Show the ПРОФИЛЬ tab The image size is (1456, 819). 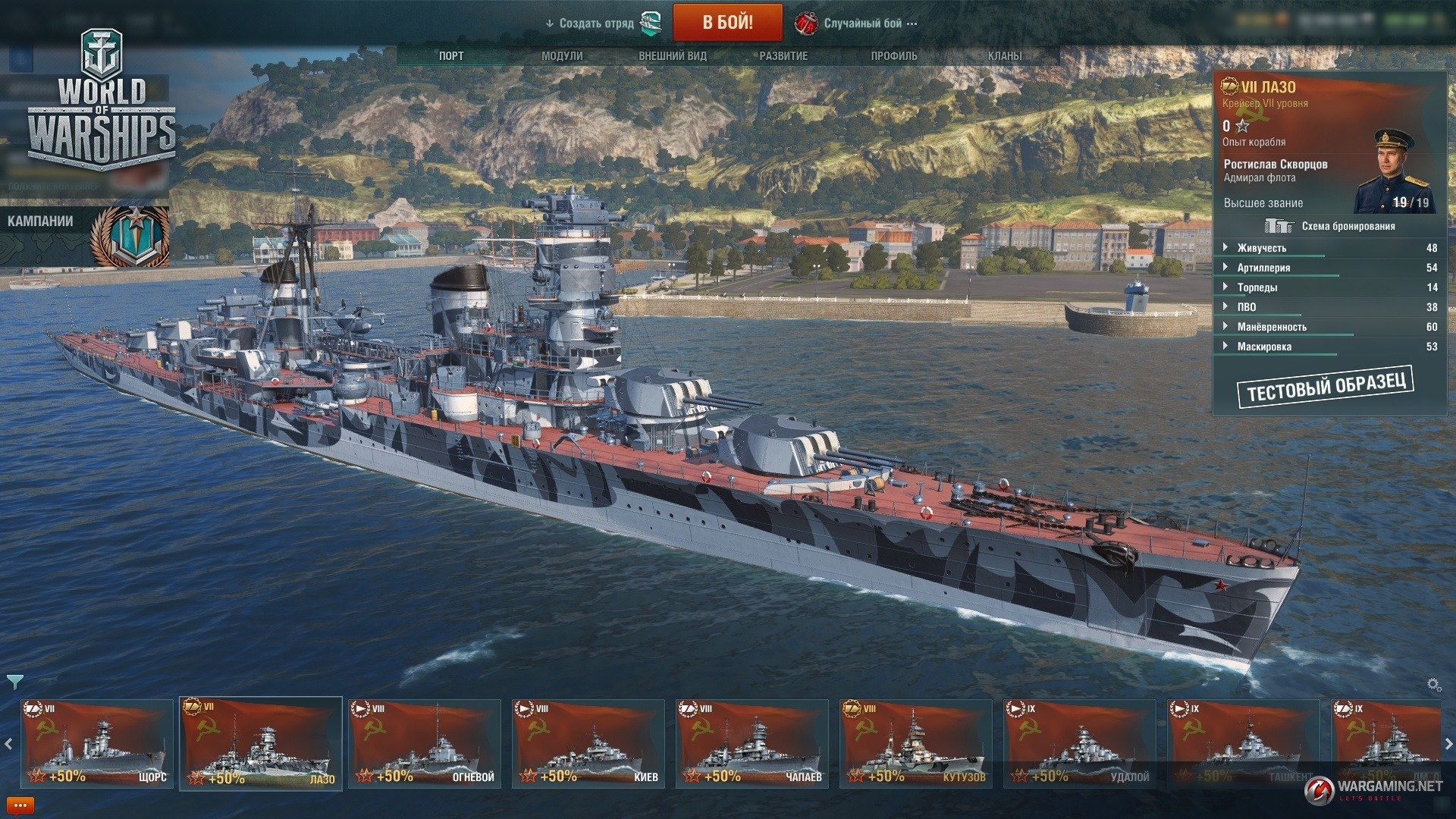pos(894,56)
